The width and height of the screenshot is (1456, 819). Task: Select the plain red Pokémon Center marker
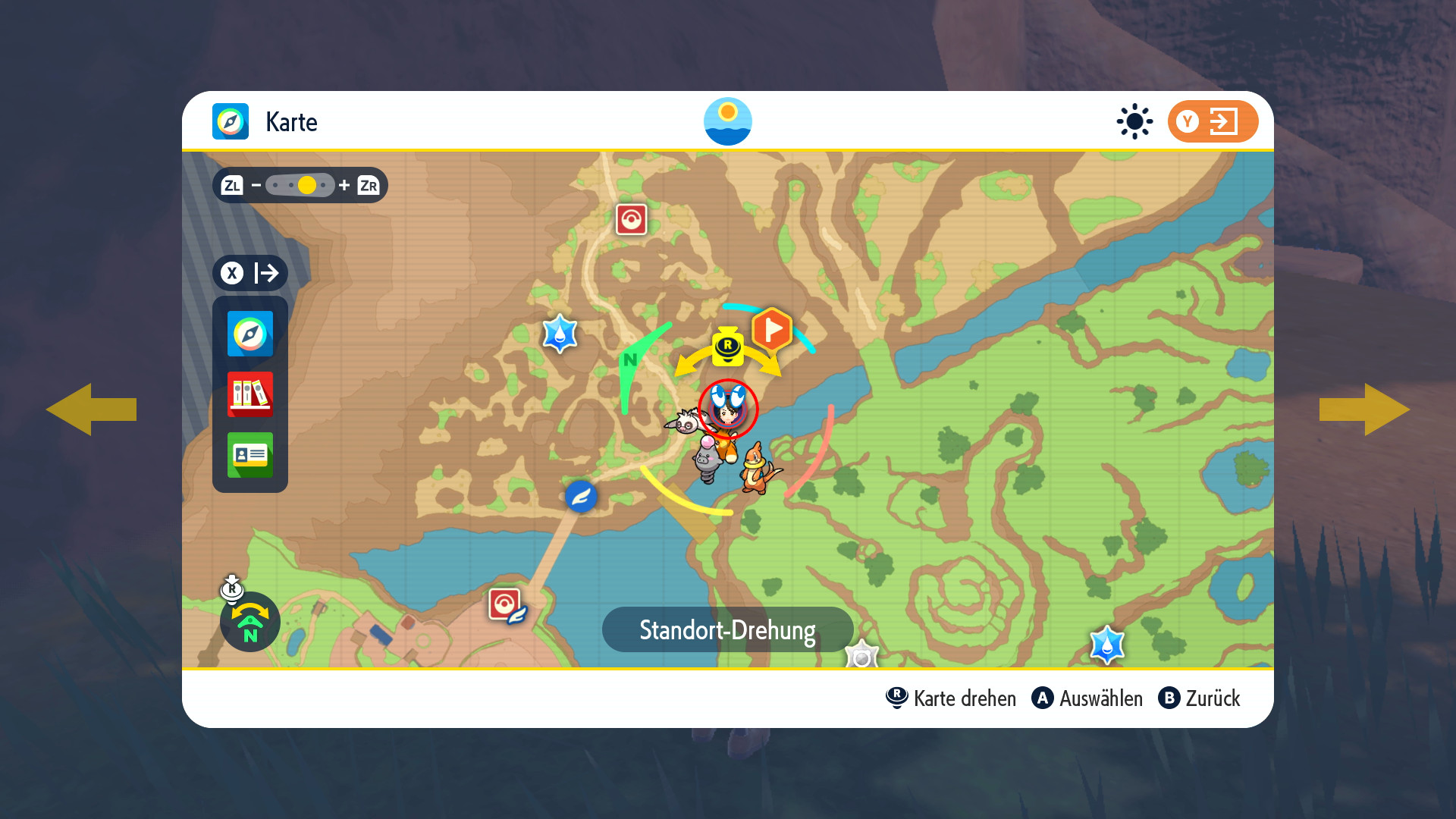[631, 219]
